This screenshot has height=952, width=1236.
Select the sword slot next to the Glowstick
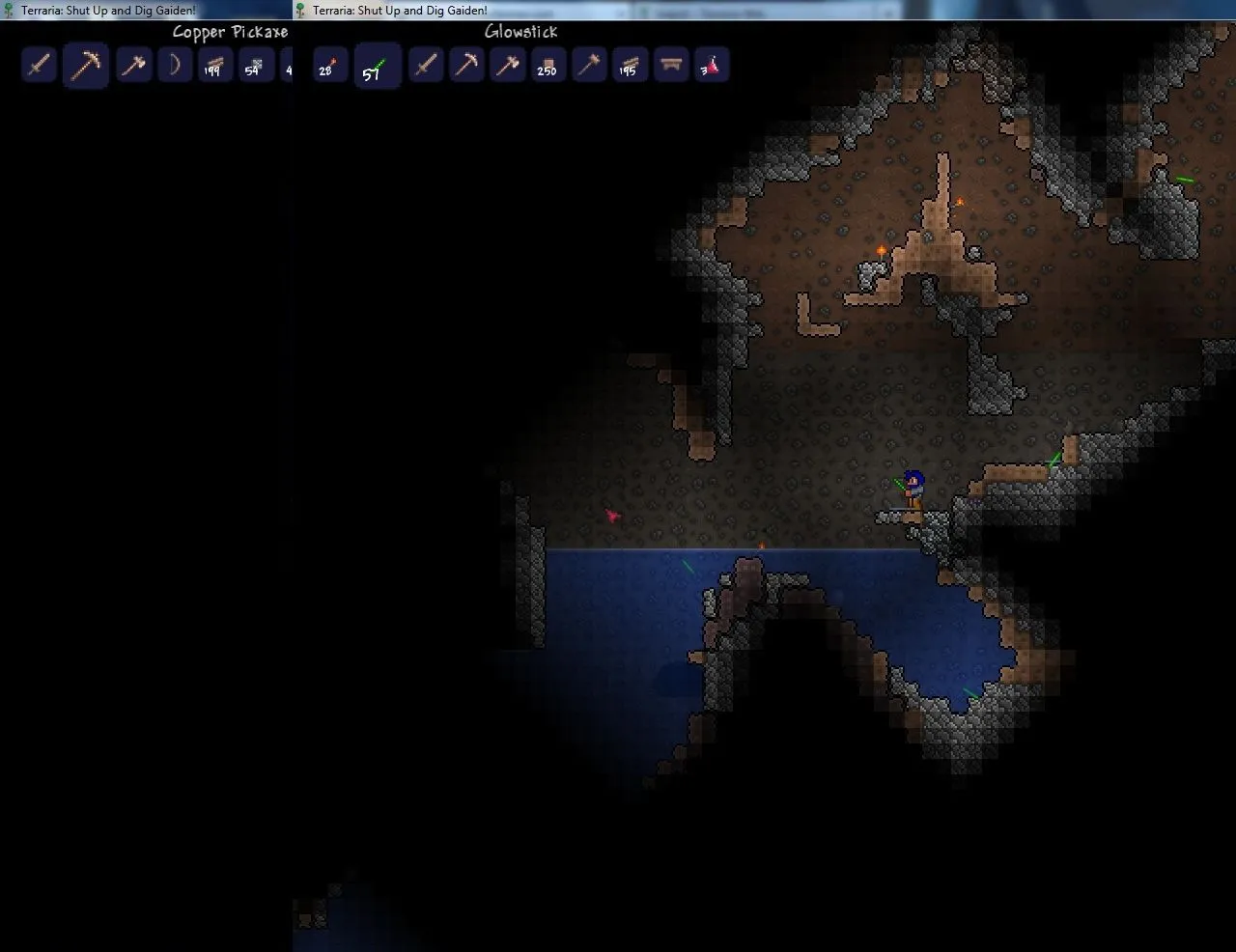point(426,66)
